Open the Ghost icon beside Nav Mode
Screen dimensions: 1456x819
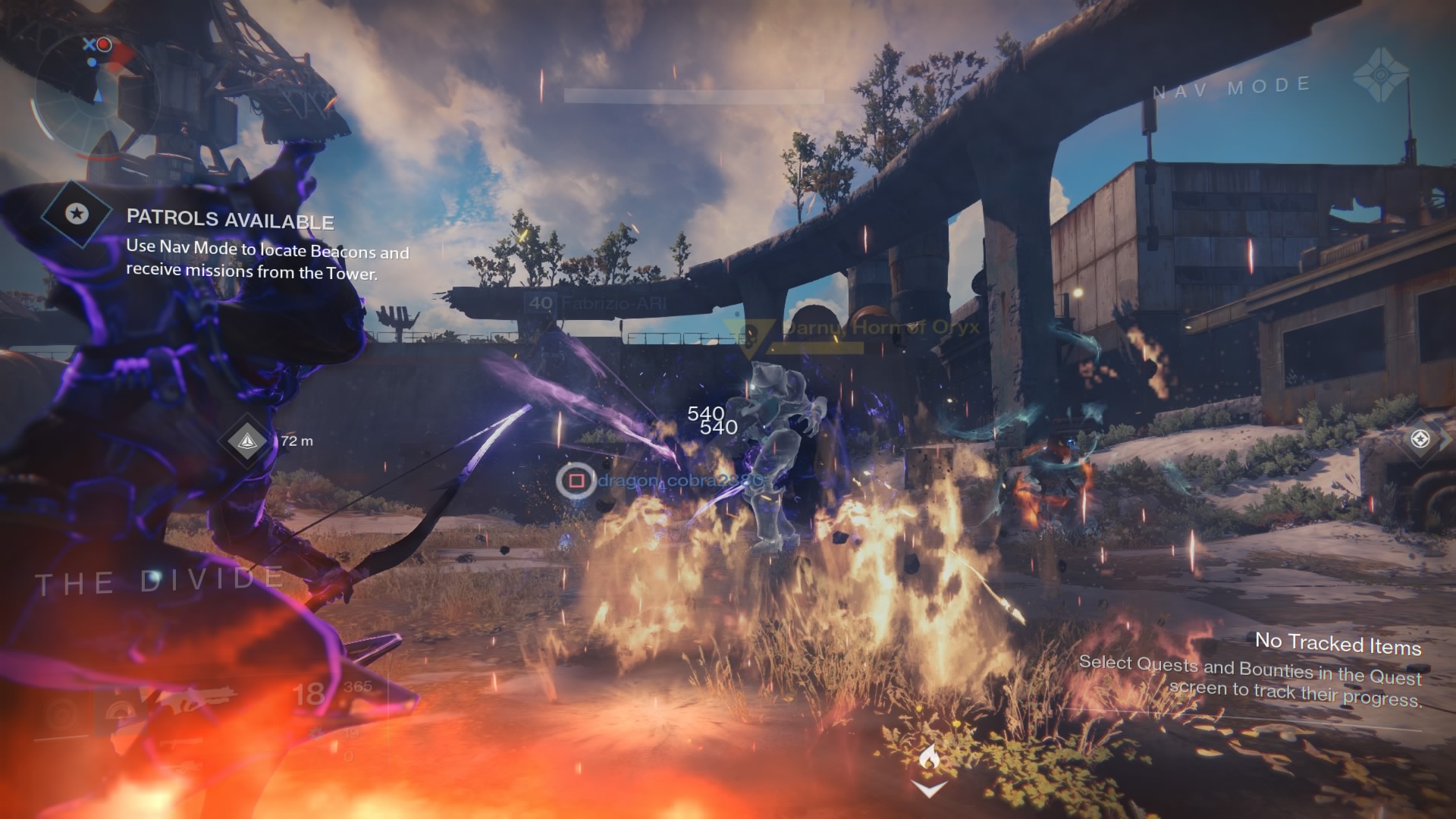click(1380, 78)
